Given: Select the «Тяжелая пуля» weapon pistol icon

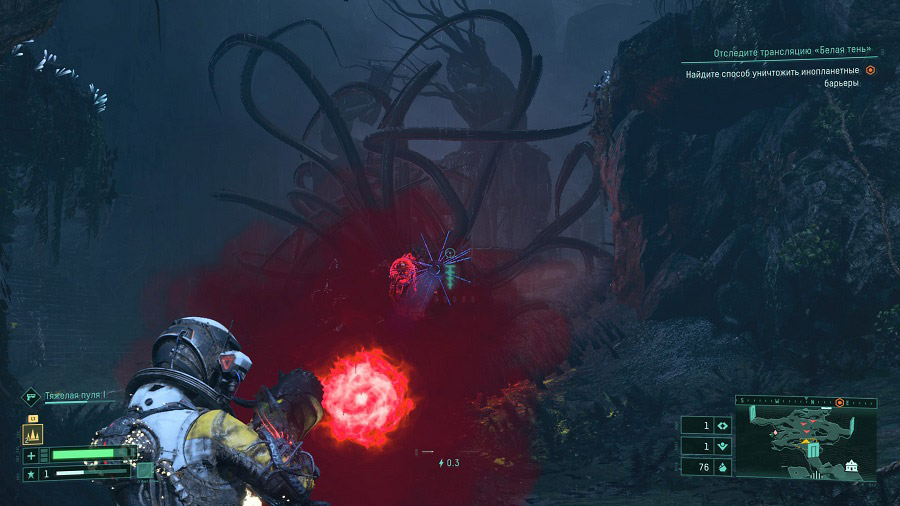Looking at the screenshot, I should coord(31,396).
